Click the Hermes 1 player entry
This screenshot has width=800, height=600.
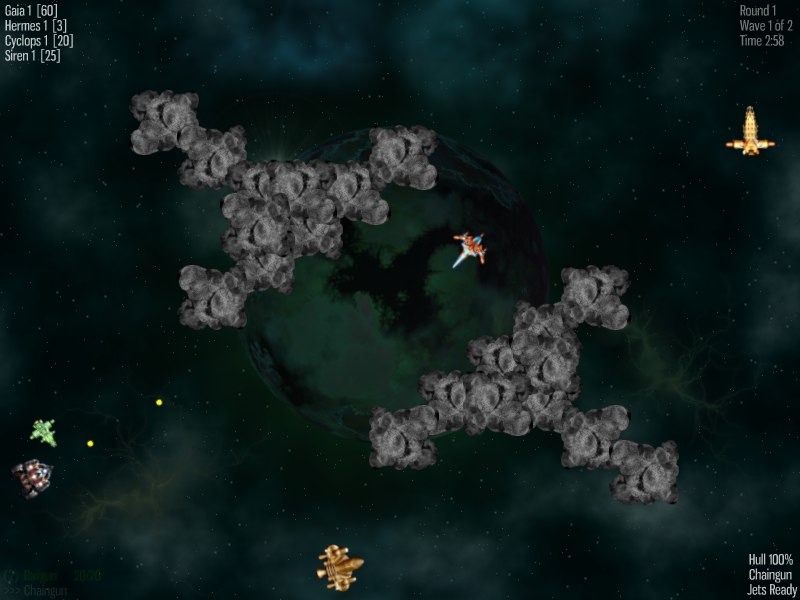tap(35, 26)
